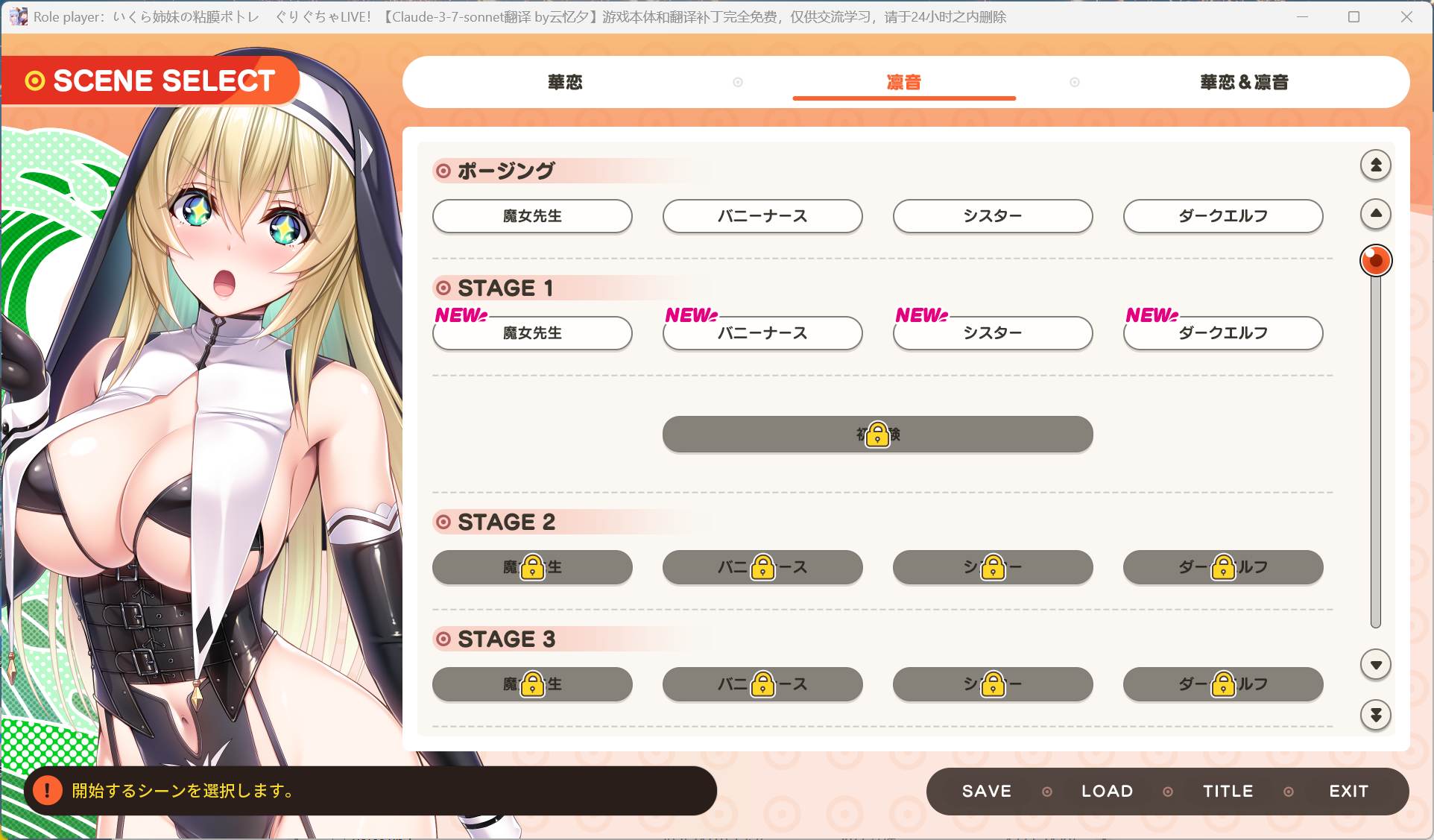Select the NEW シスター STAGE 1 scene

click(992, 333)
